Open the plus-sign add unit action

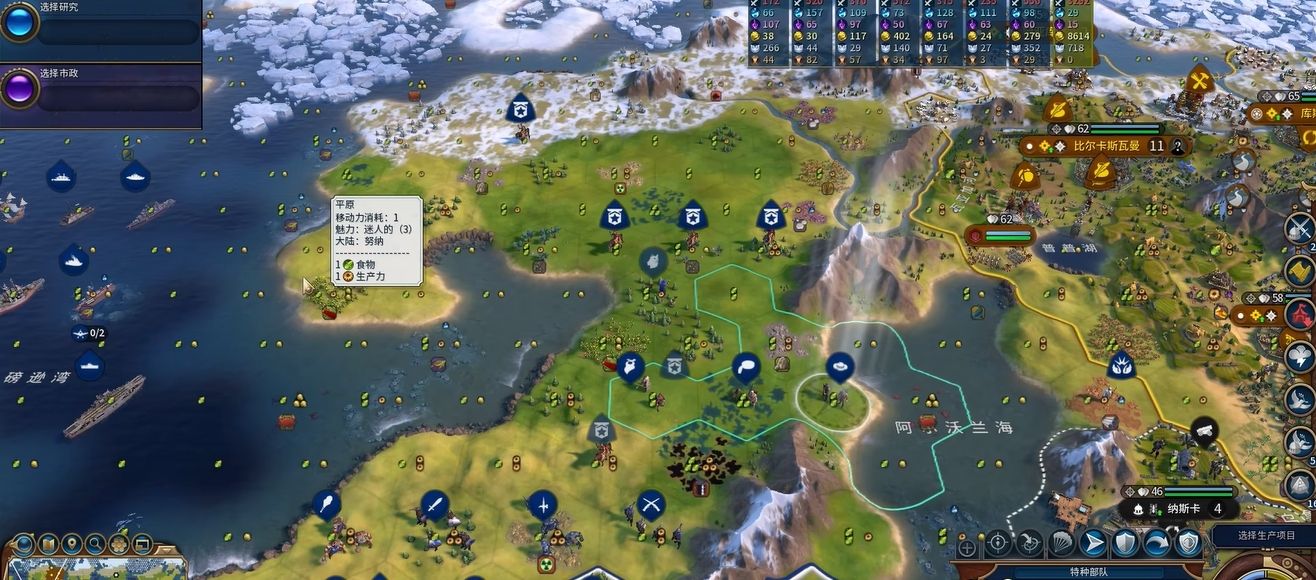(967, 547)
